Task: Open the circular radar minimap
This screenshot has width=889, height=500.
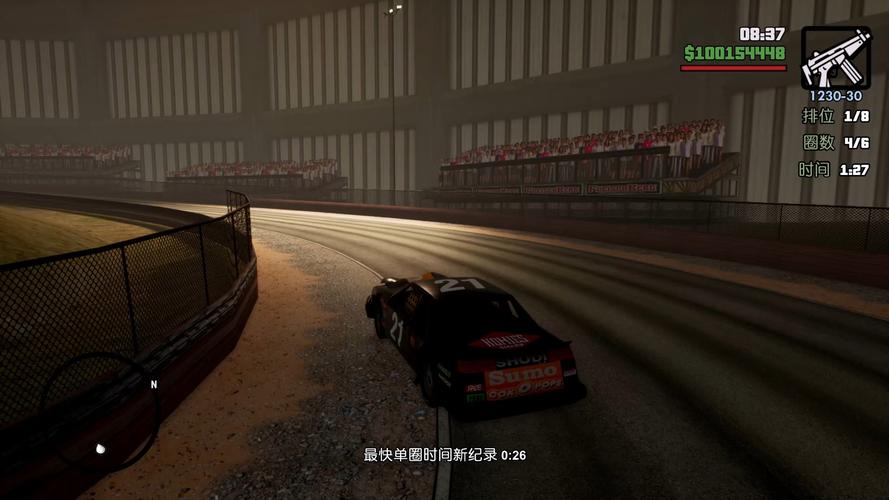Action: pyautogui.click(x=102, y=413)
